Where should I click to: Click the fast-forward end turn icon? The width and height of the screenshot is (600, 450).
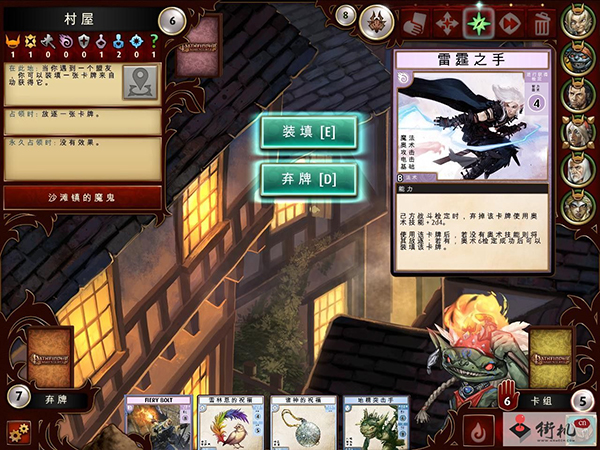pos(509,21)
